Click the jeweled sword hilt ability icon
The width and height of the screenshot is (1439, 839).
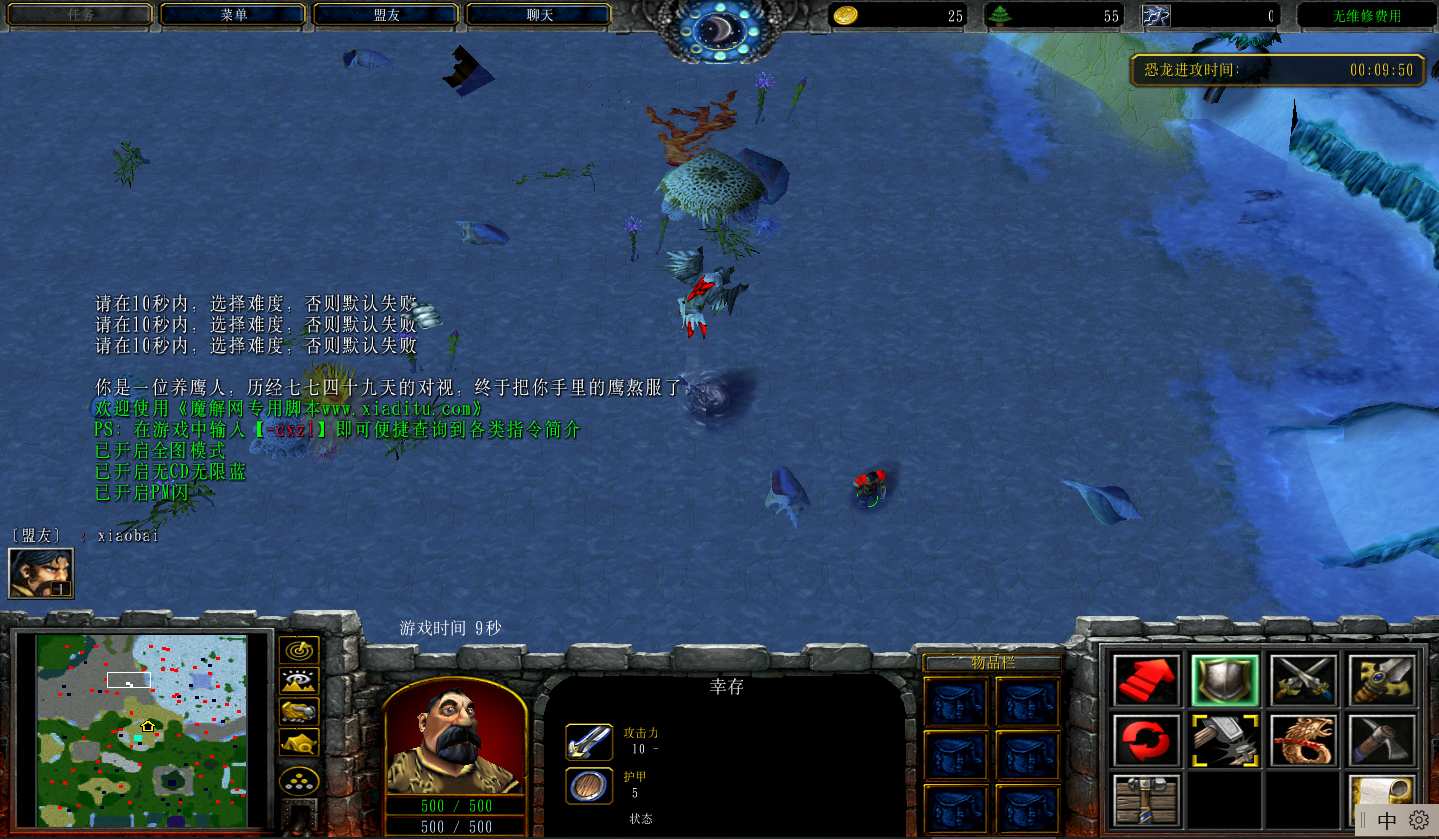pos(1381,680)
